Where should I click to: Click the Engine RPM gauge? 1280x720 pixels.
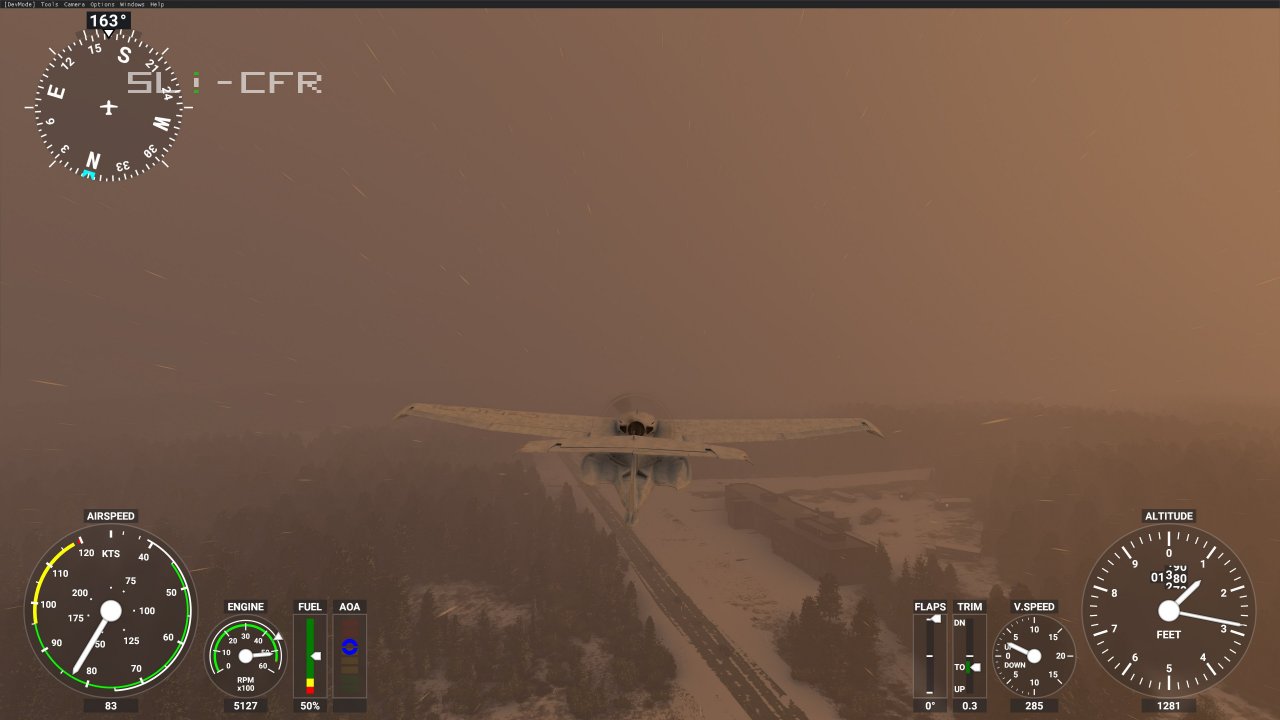[245, 657]
